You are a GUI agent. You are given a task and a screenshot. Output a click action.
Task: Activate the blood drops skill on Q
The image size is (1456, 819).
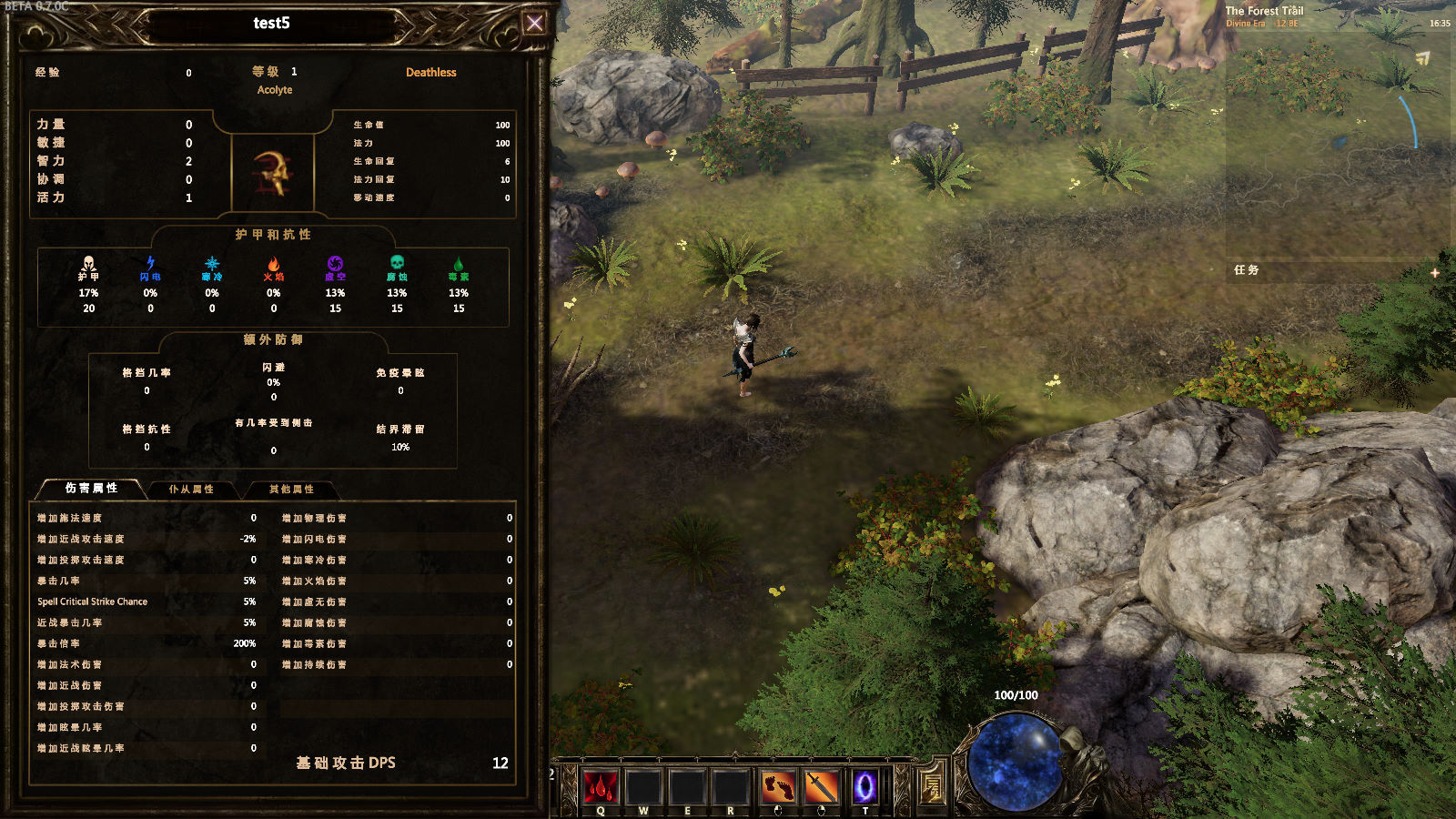[x=601, y=786]
